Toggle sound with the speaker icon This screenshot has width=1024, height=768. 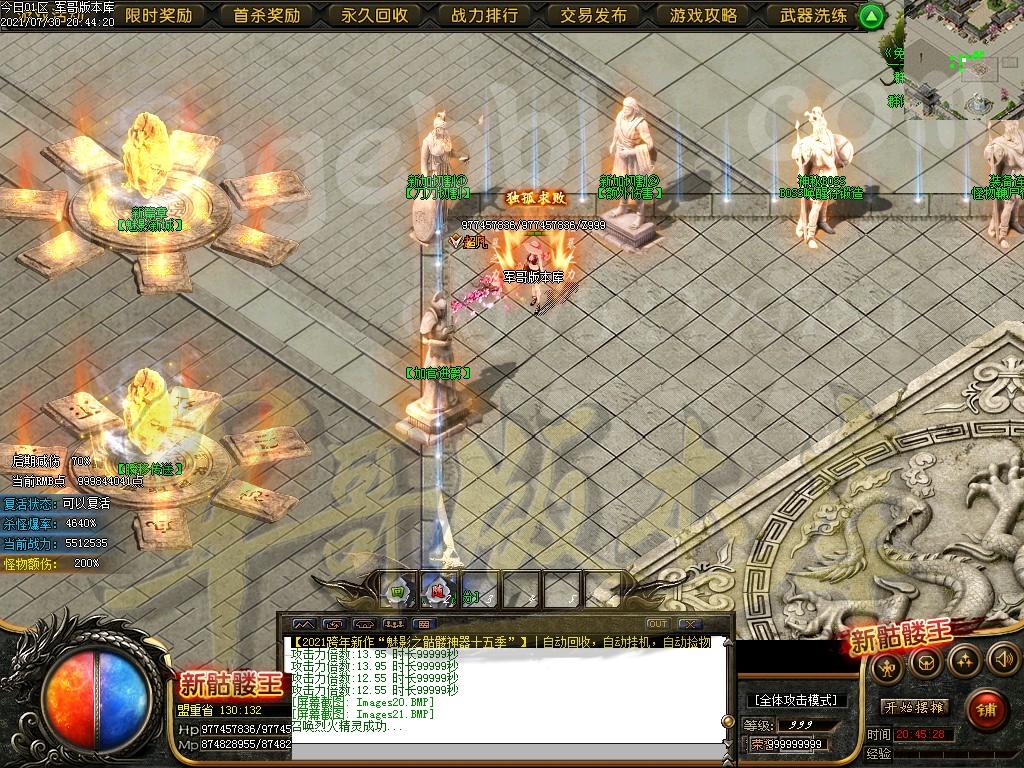pyautogui.click(x=1002, y=659)
